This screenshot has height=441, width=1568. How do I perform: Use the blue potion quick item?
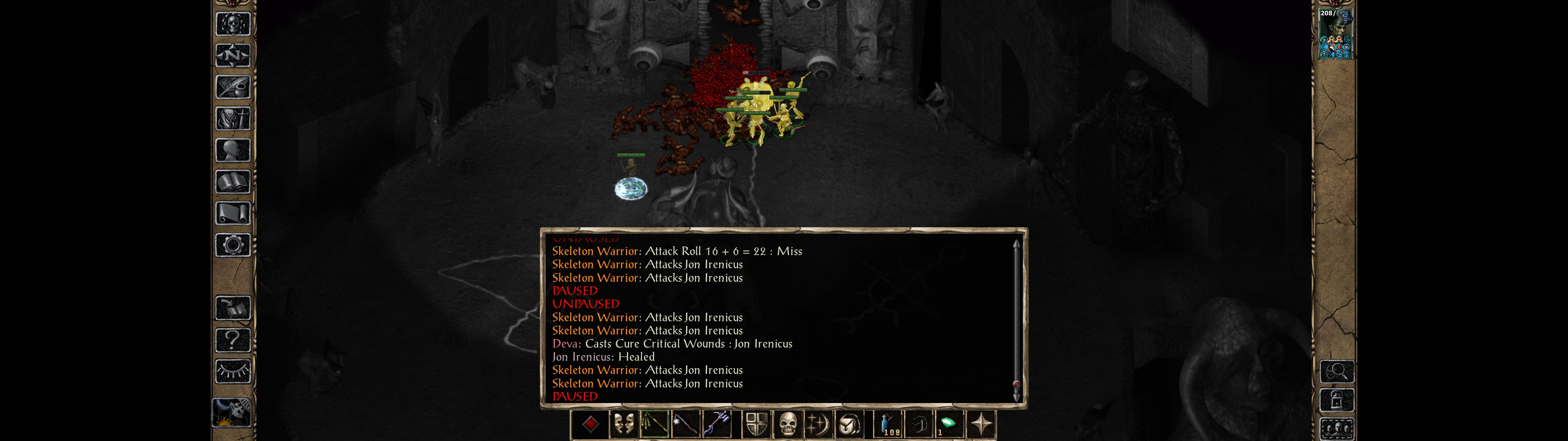(888, 424)
